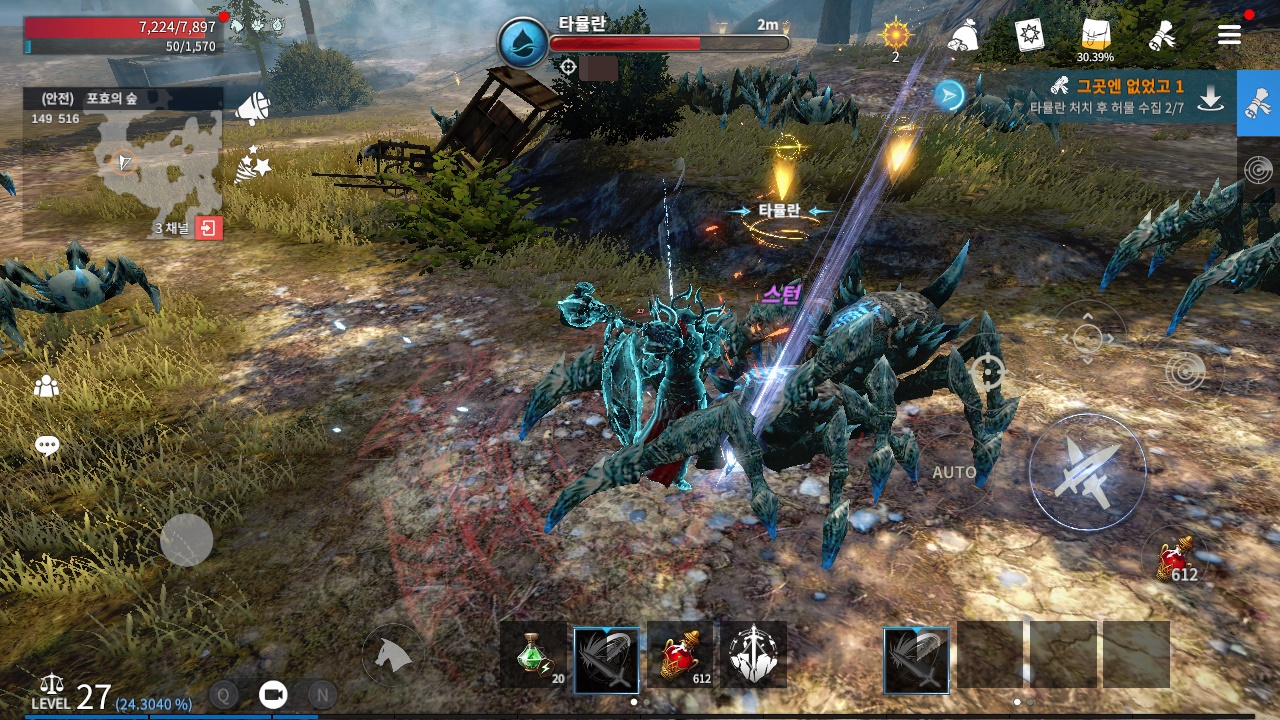Open the card book icon

[x=1029, y=36]
